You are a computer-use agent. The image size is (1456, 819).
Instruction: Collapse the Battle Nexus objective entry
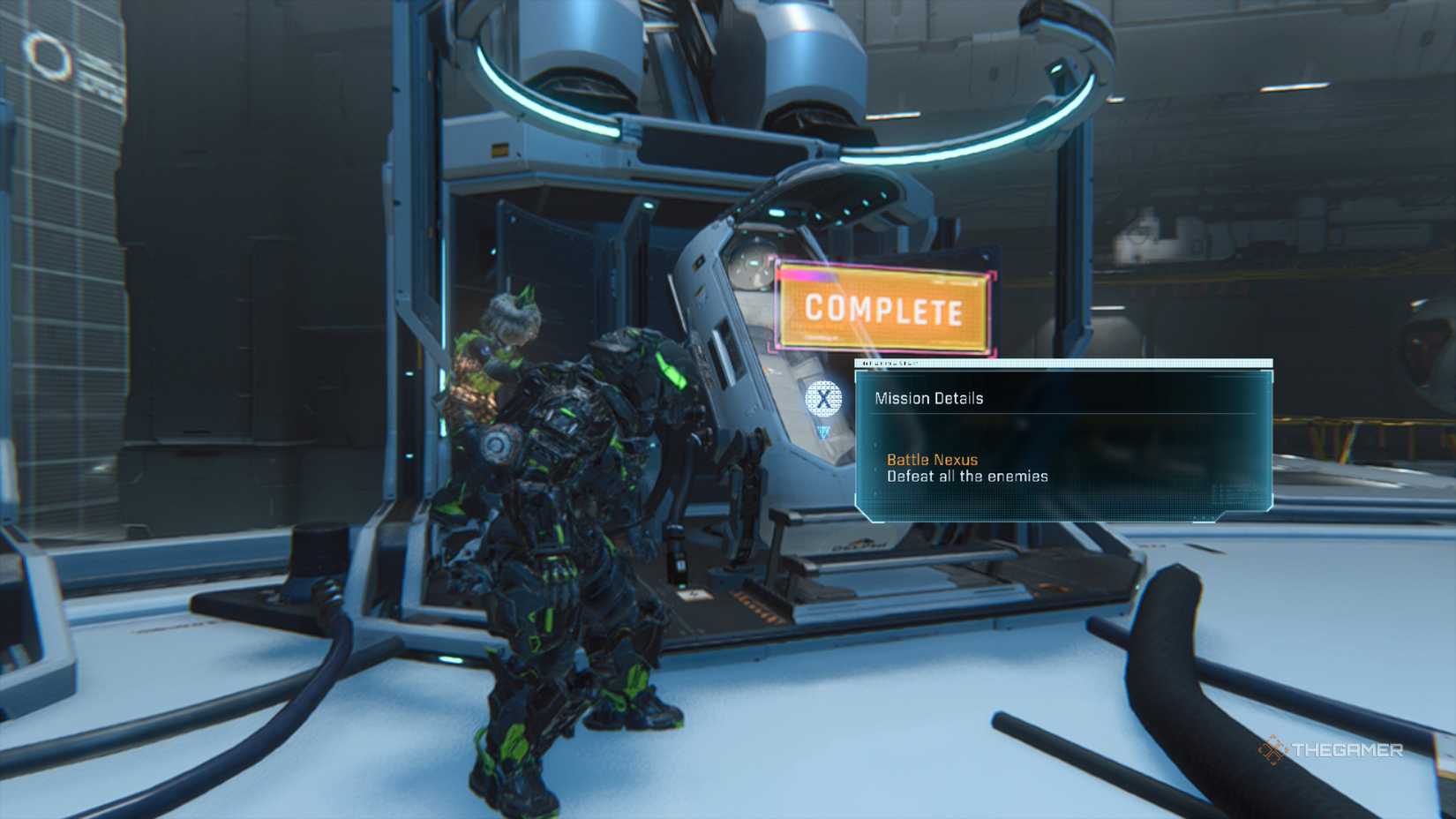point(931,460)
